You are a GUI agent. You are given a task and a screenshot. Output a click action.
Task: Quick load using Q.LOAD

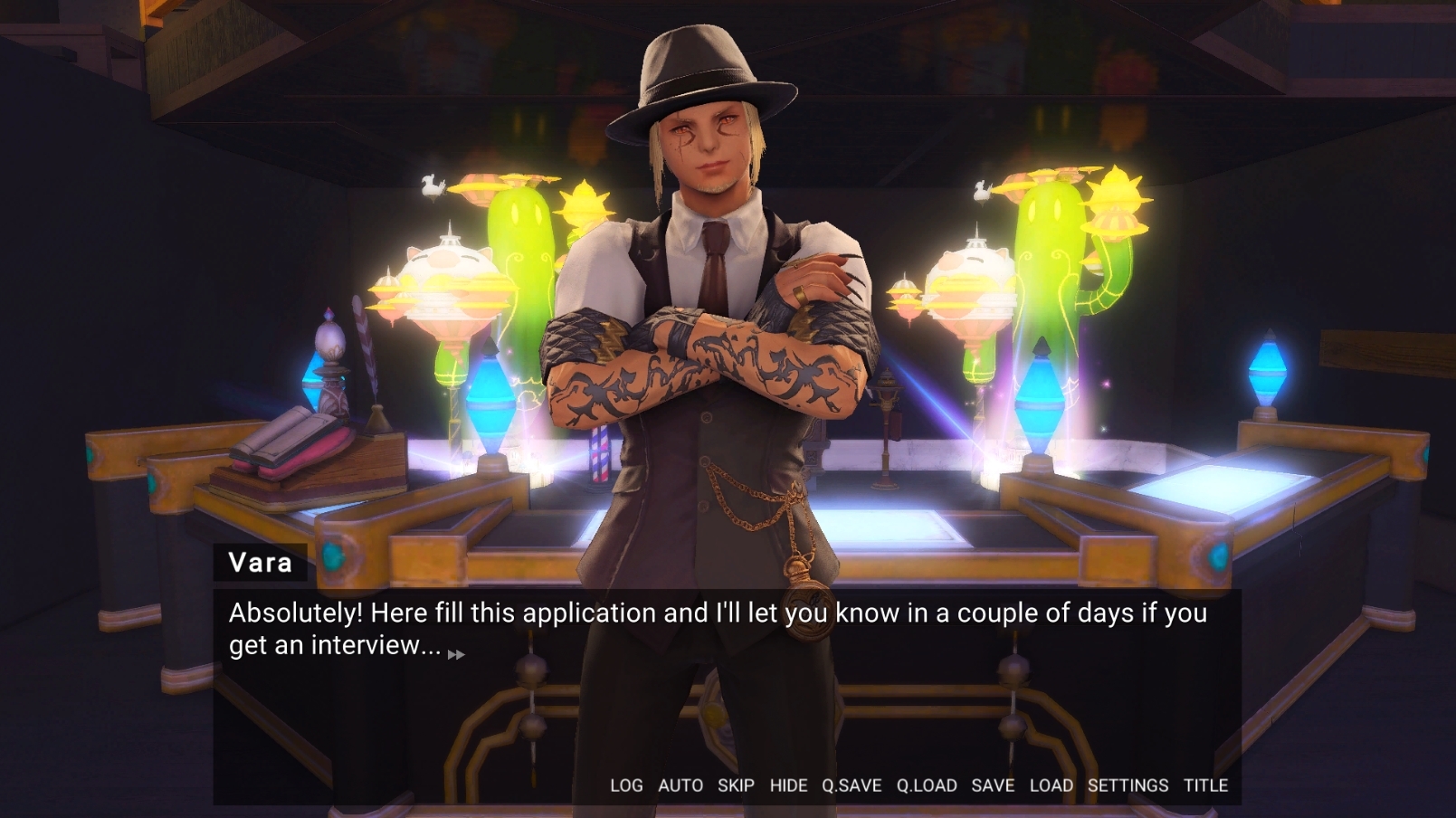927,785
